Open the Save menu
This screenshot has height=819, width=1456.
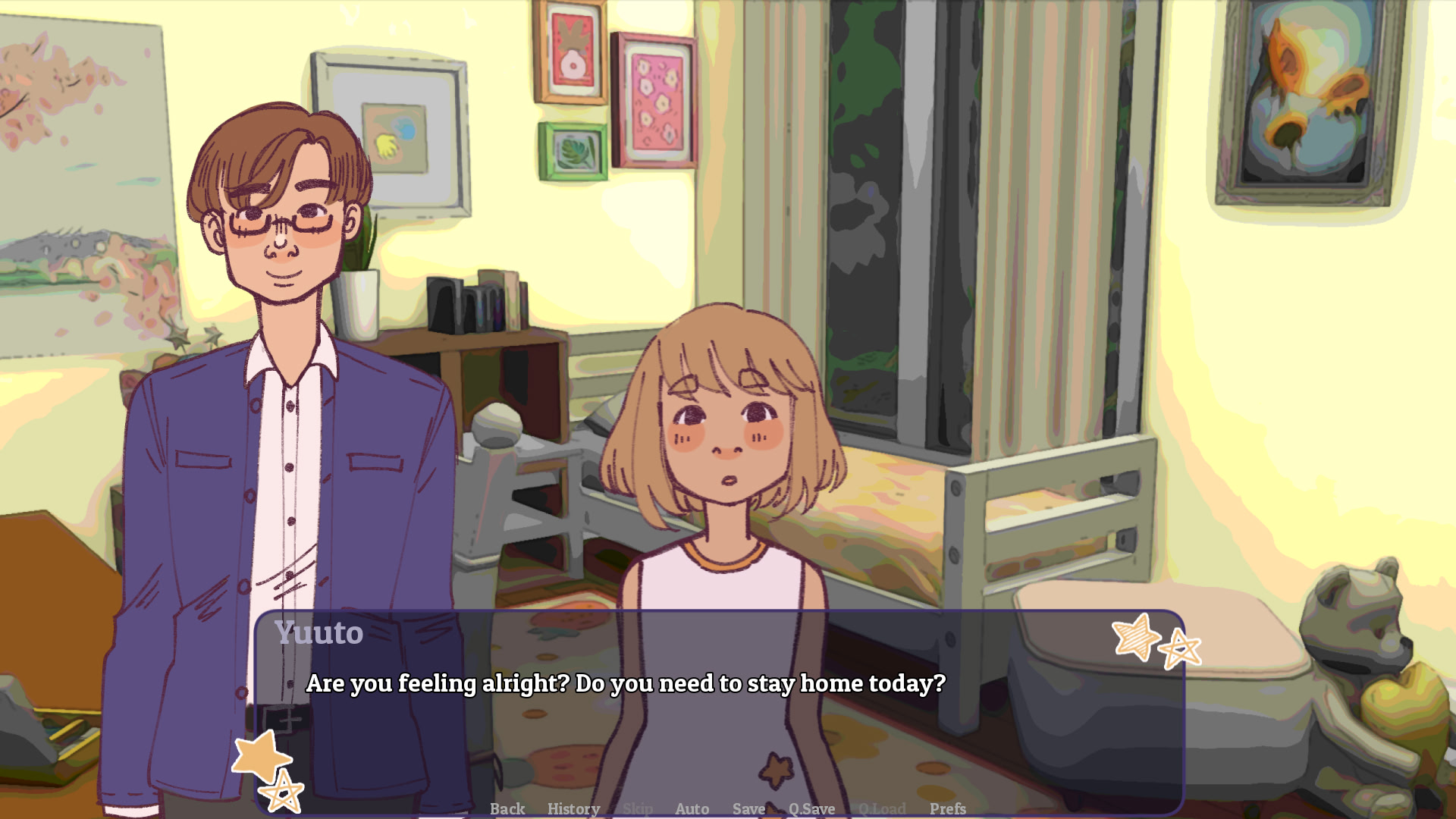click(748, 808)
